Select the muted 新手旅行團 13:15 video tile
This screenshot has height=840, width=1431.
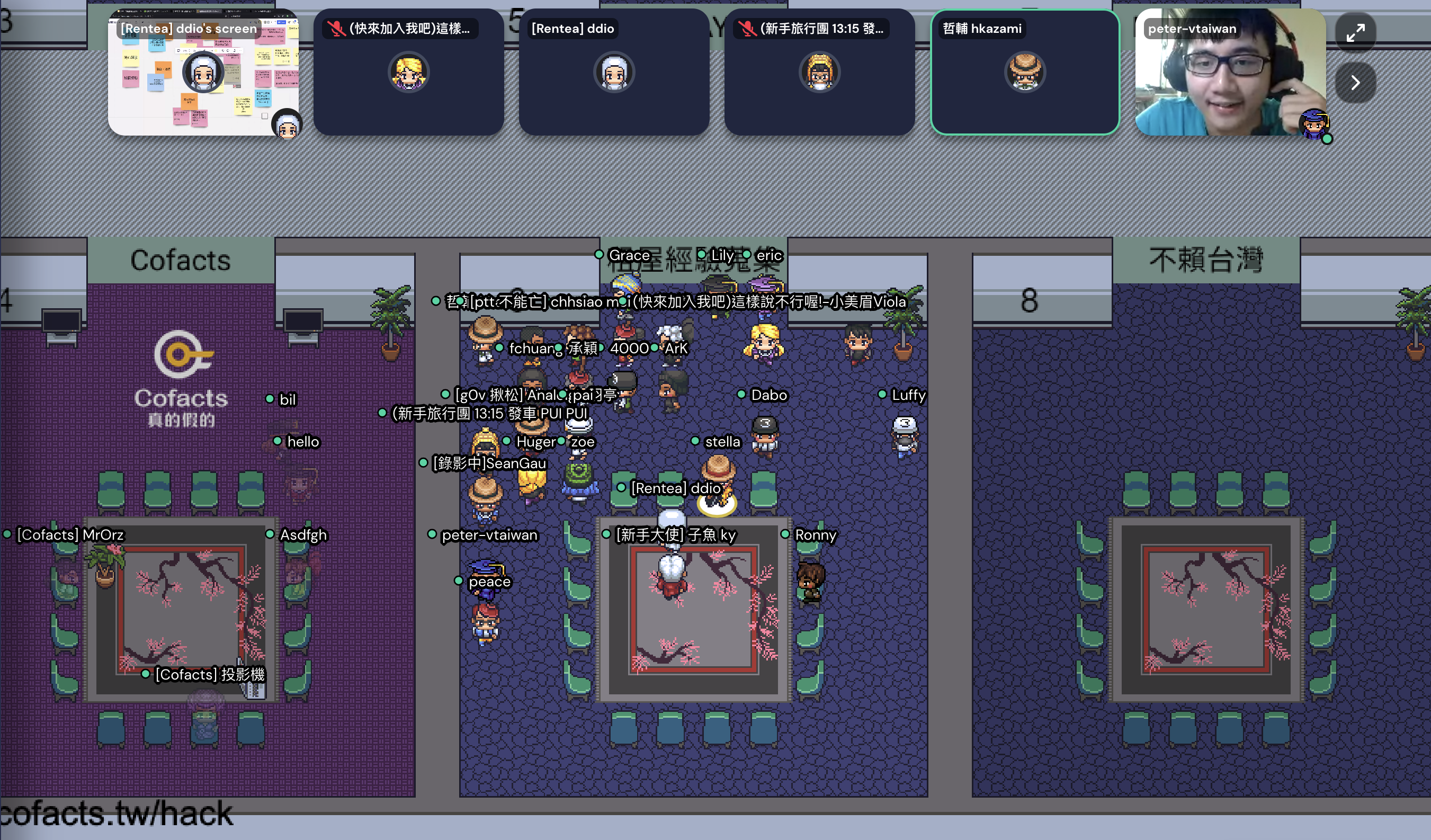tap(819, 72)
